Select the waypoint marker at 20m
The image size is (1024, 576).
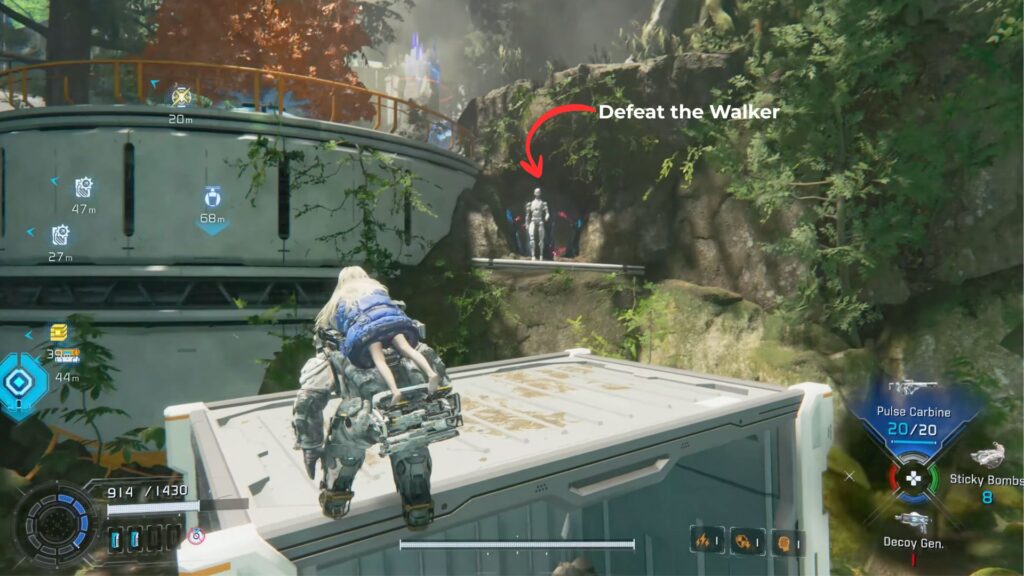(181, 96)
